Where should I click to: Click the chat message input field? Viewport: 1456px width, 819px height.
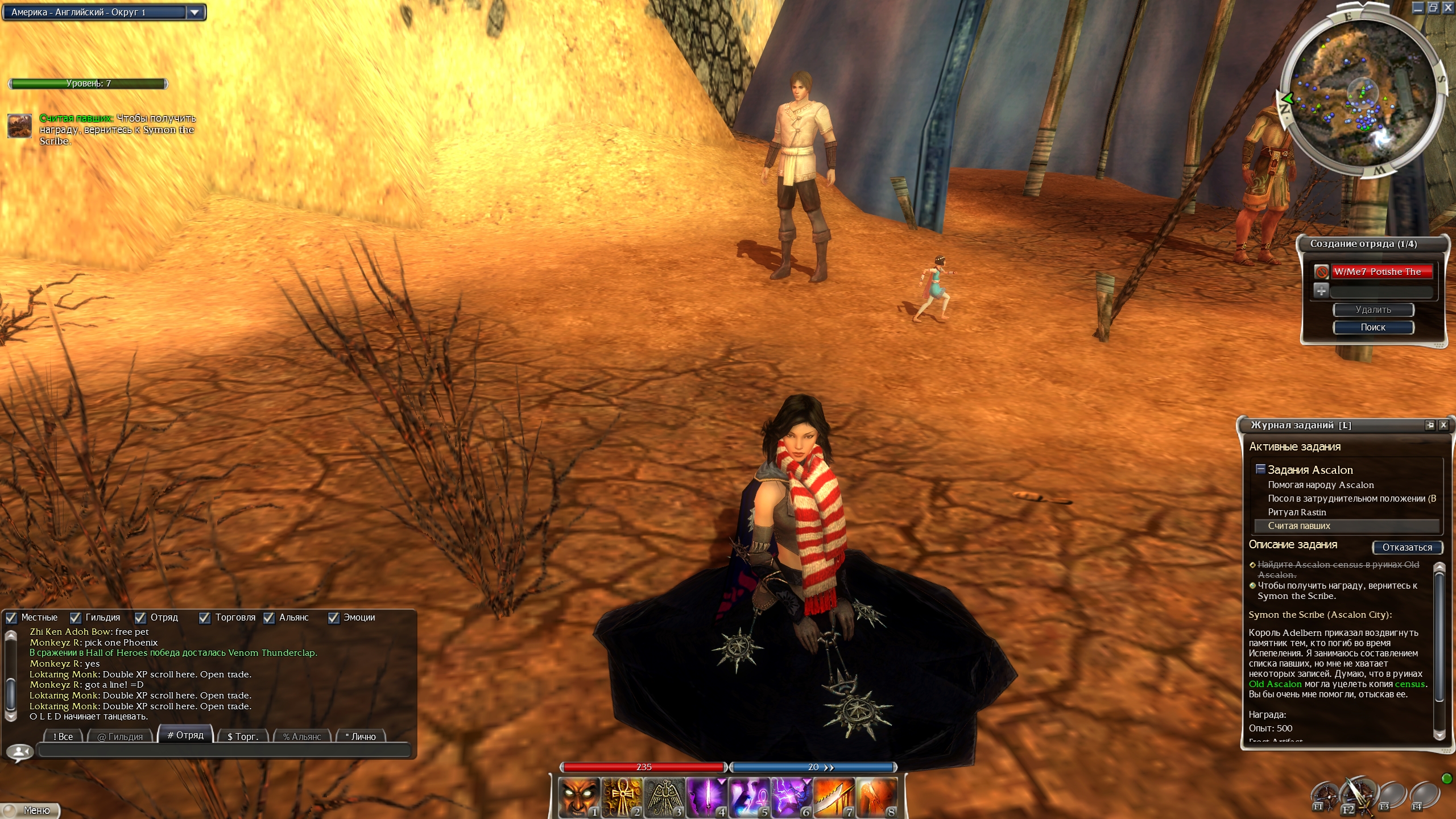(x=224, y=751)
